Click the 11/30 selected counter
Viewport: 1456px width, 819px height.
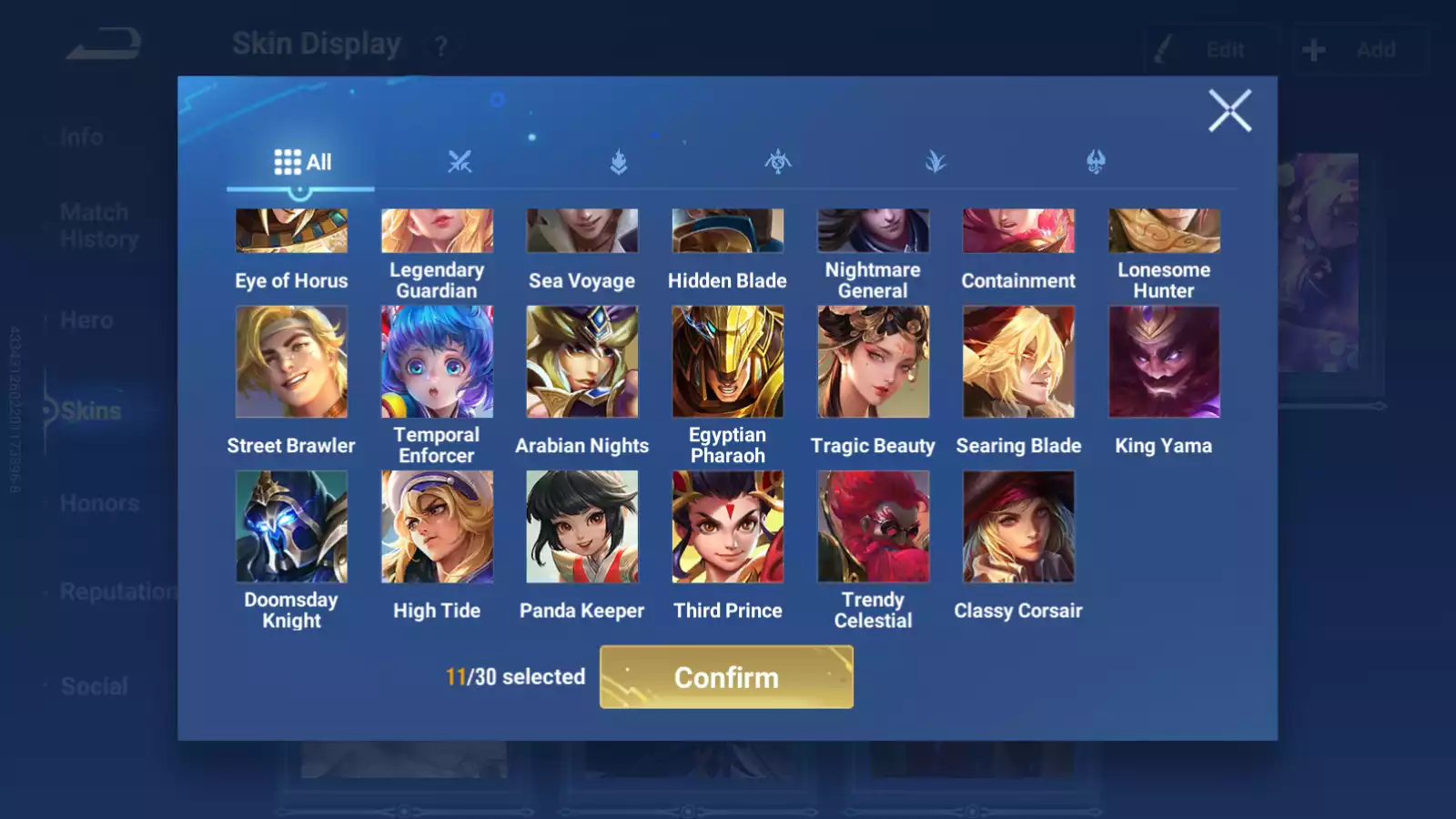click(x=515, y=677)
